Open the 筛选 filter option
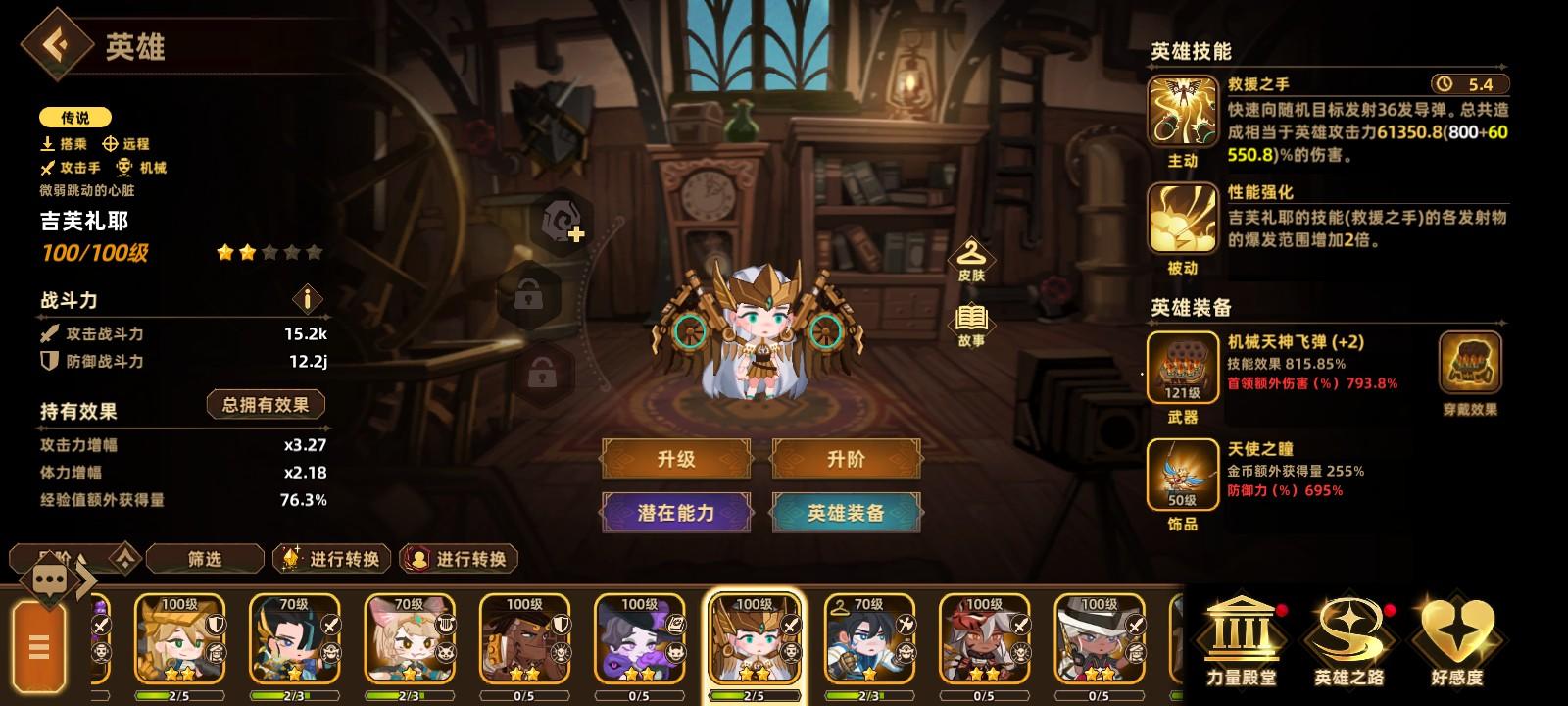This screenshot has width=1568, height=706. tap(205, 558)
